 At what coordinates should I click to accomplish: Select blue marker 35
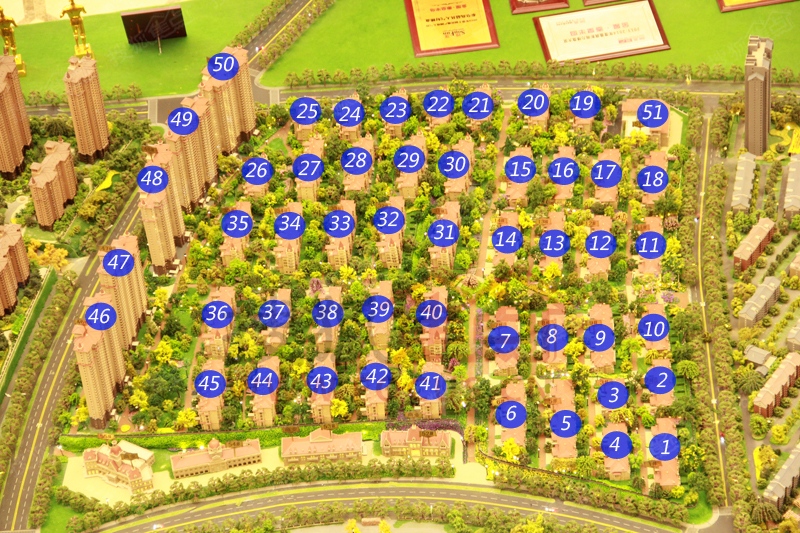point(237,223)
